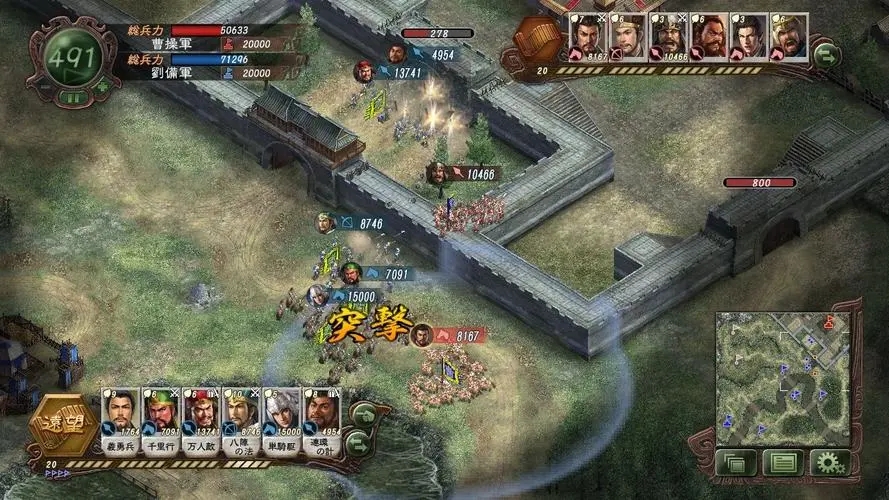
Task: Click the swap-arrows button beside enemy portraits
Action: click(827, 54)
